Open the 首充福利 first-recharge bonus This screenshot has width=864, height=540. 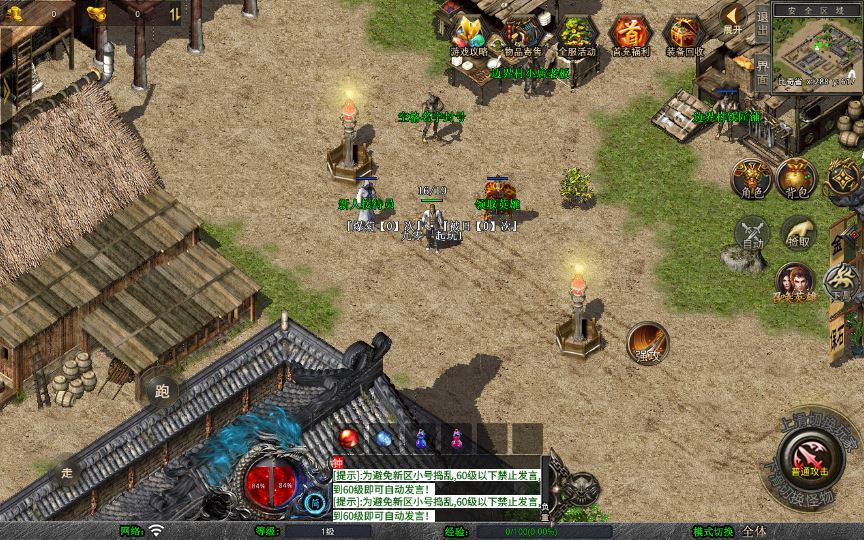(x=629, y=35)
